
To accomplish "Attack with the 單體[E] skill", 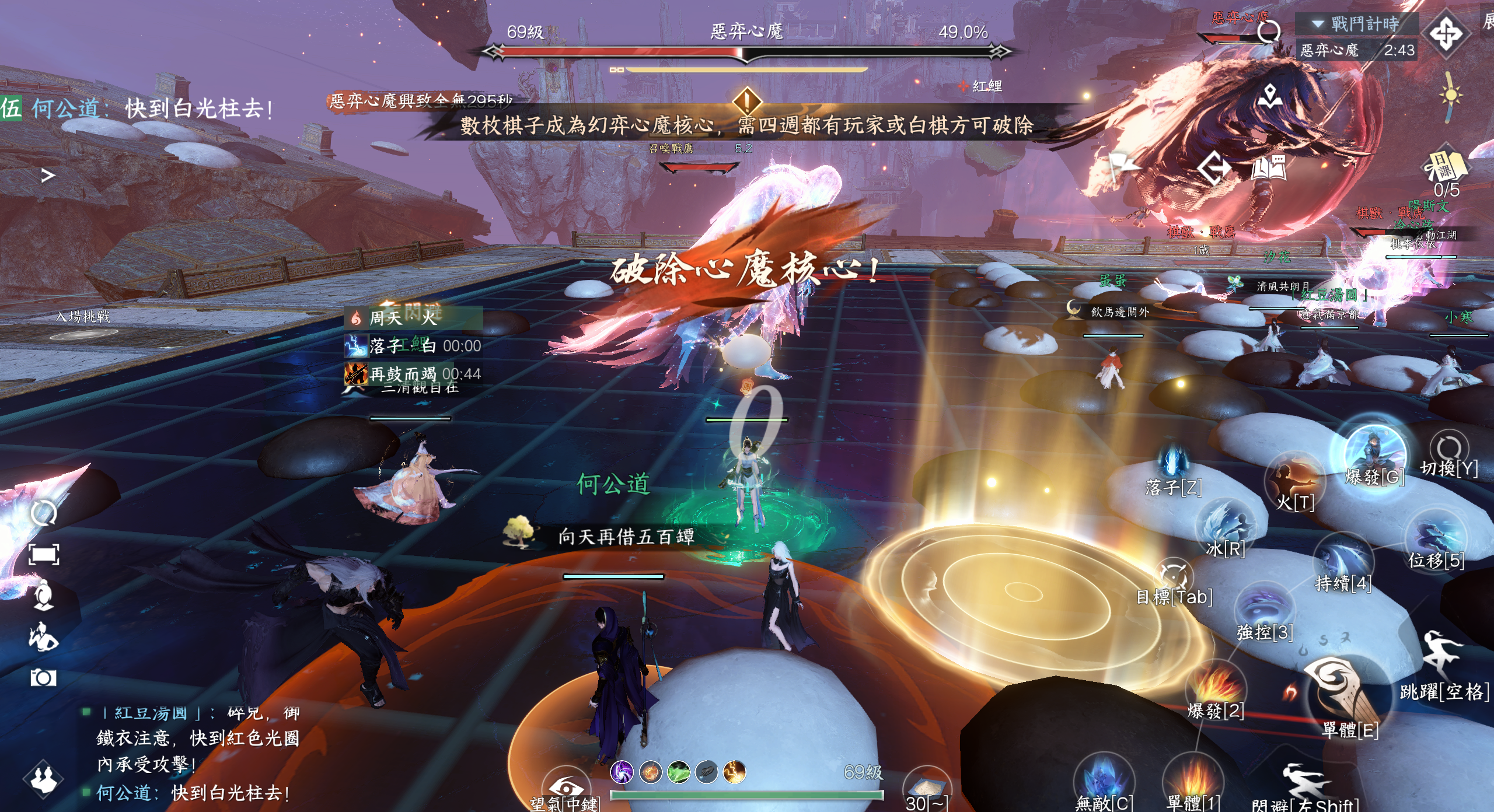I will [x=1342, y=694].
